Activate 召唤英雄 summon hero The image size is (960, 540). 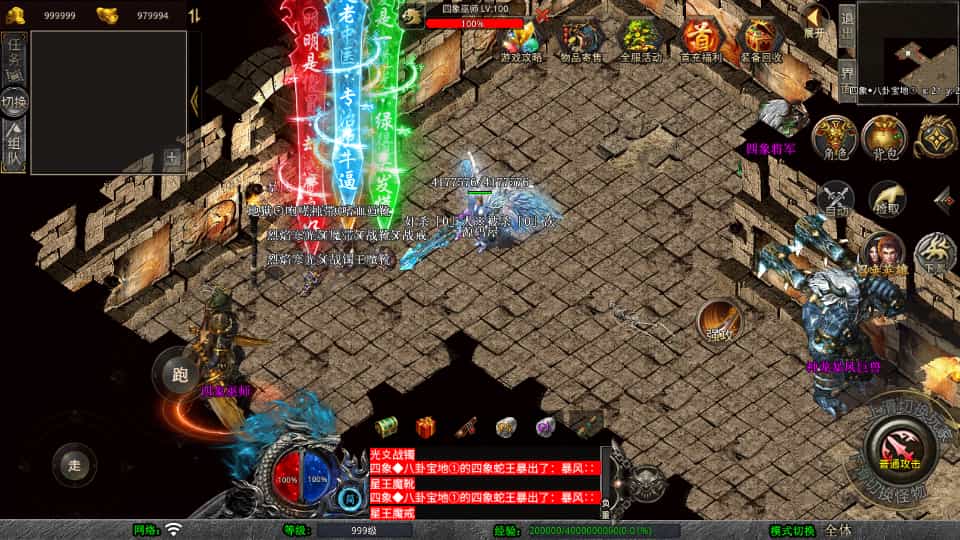pyautogui.click(x=884, y=254)
